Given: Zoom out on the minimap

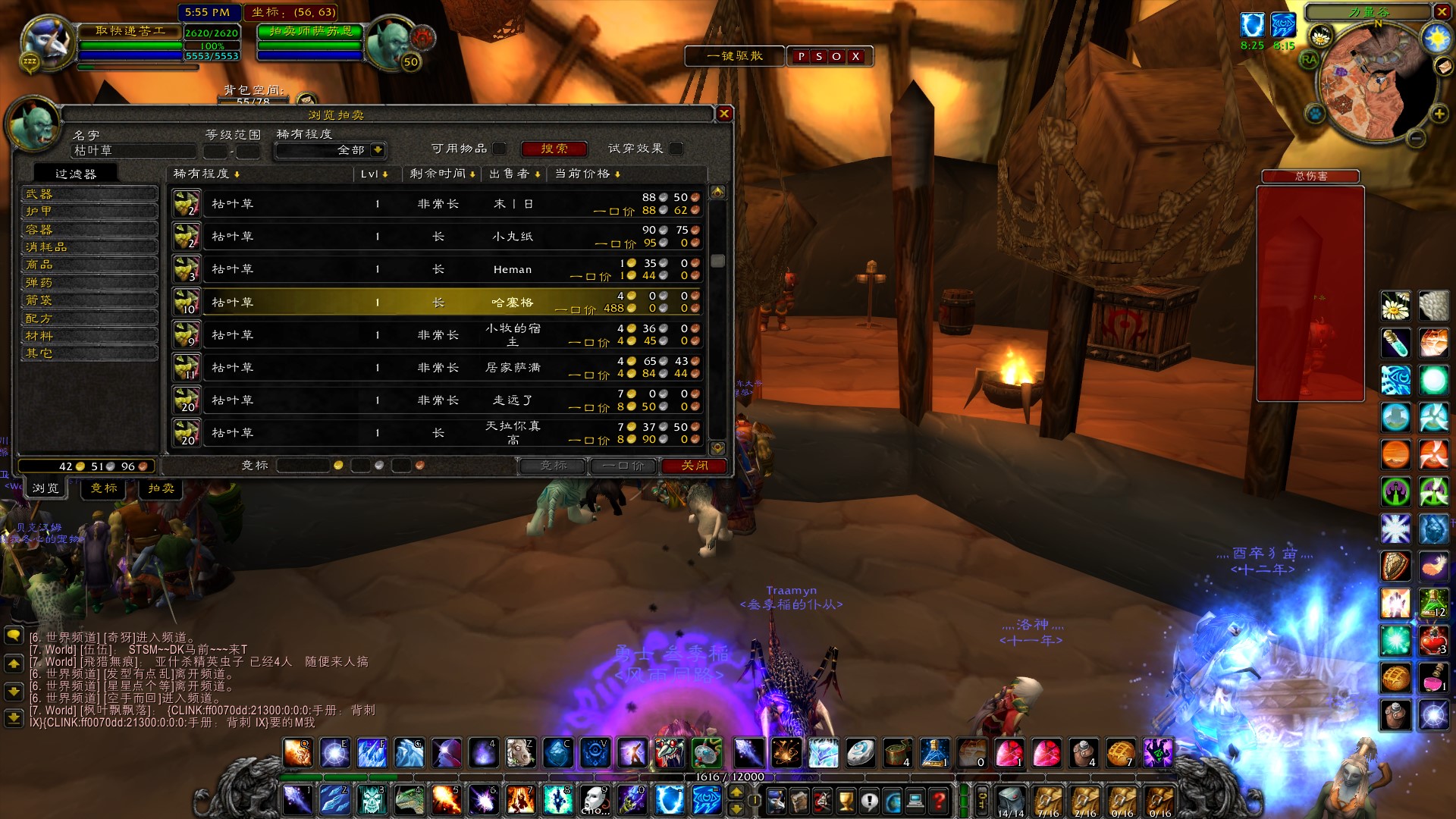Looking at the screenshot, I should click(x=1416, y=138).
